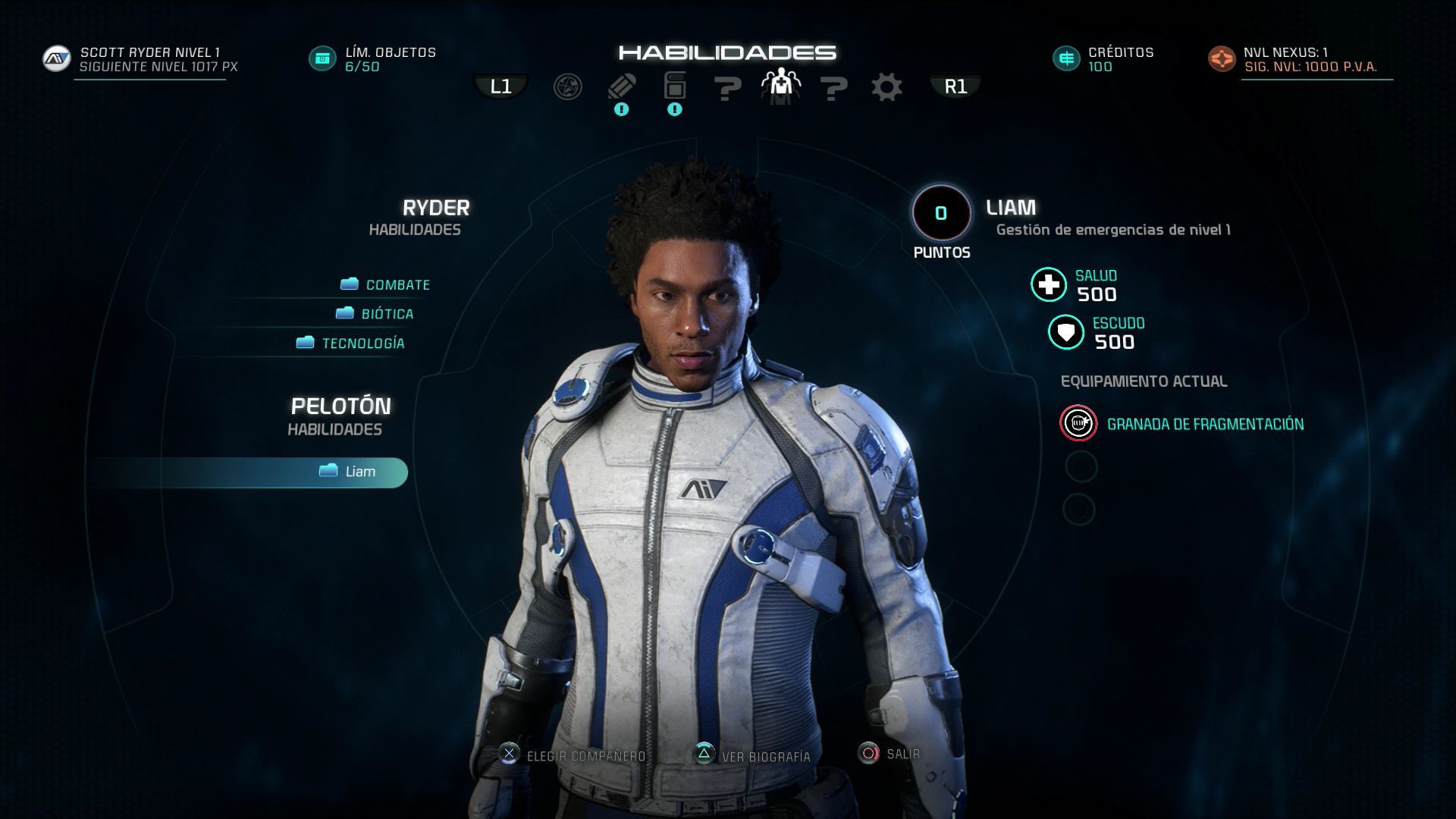Select the squad skills tab icon

[x=780, y=87]
